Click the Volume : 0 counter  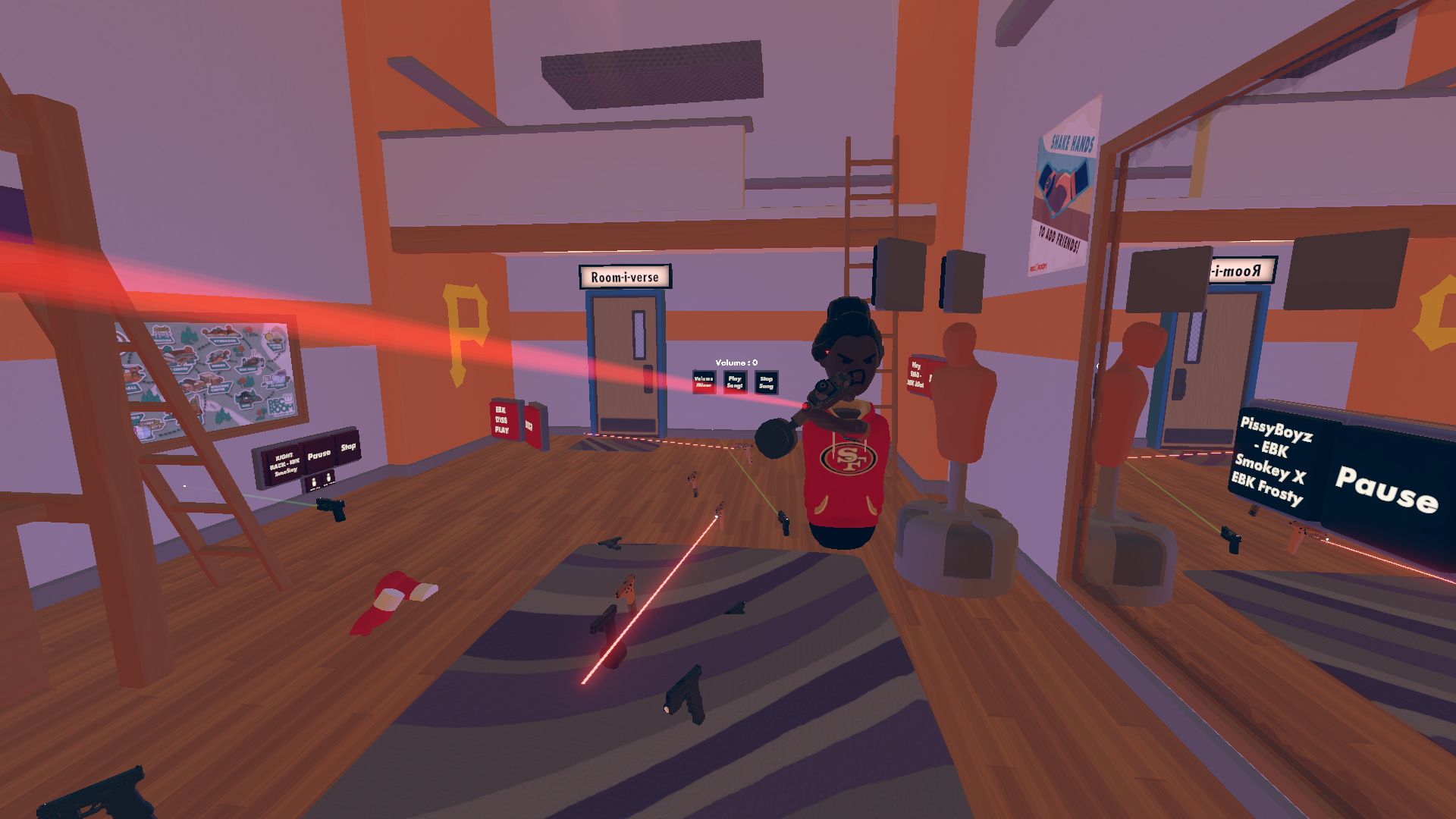pos(736,362)
